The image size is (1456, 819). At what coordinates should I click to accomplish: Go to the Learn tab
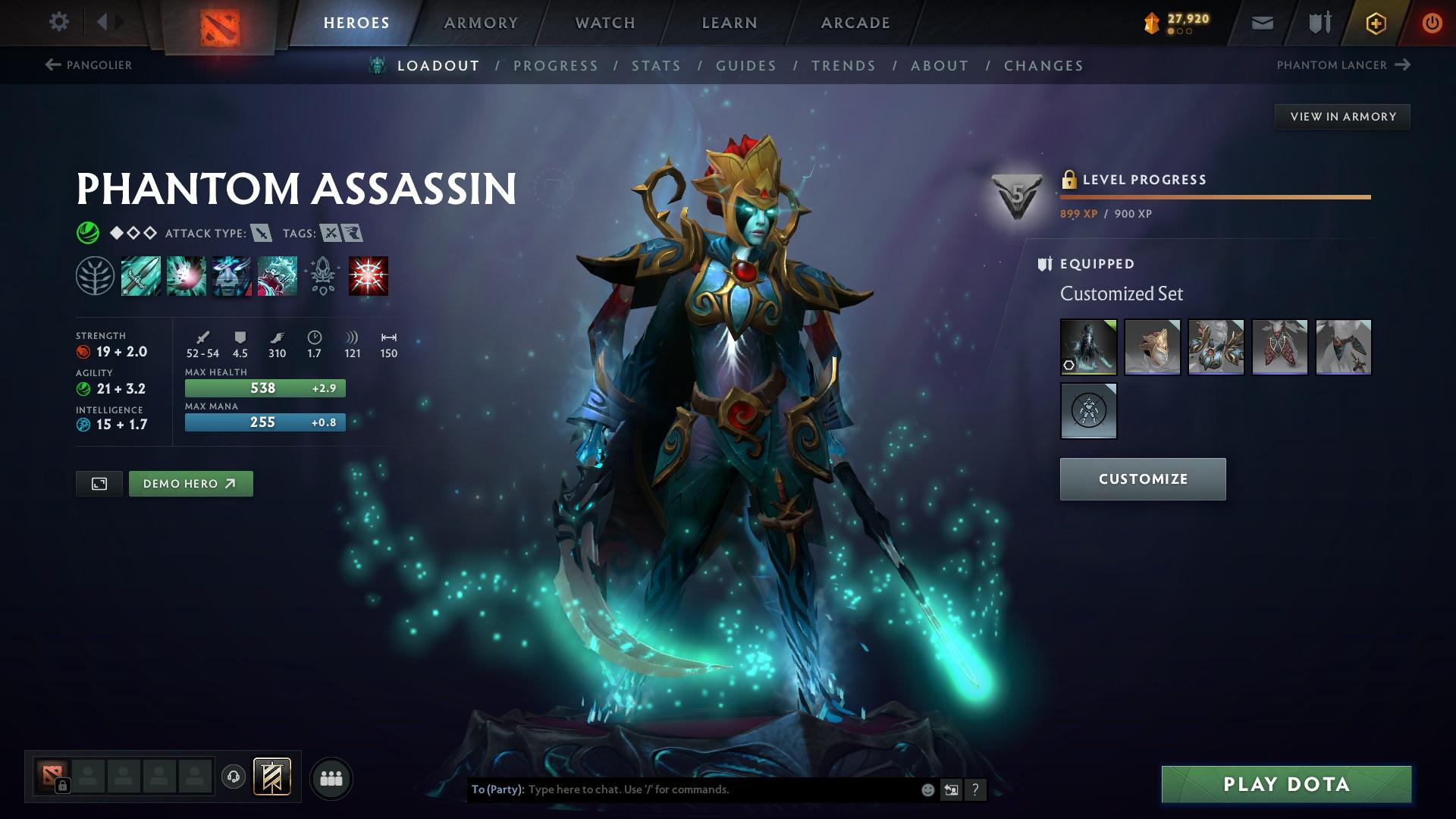click(x=730, y=23)
